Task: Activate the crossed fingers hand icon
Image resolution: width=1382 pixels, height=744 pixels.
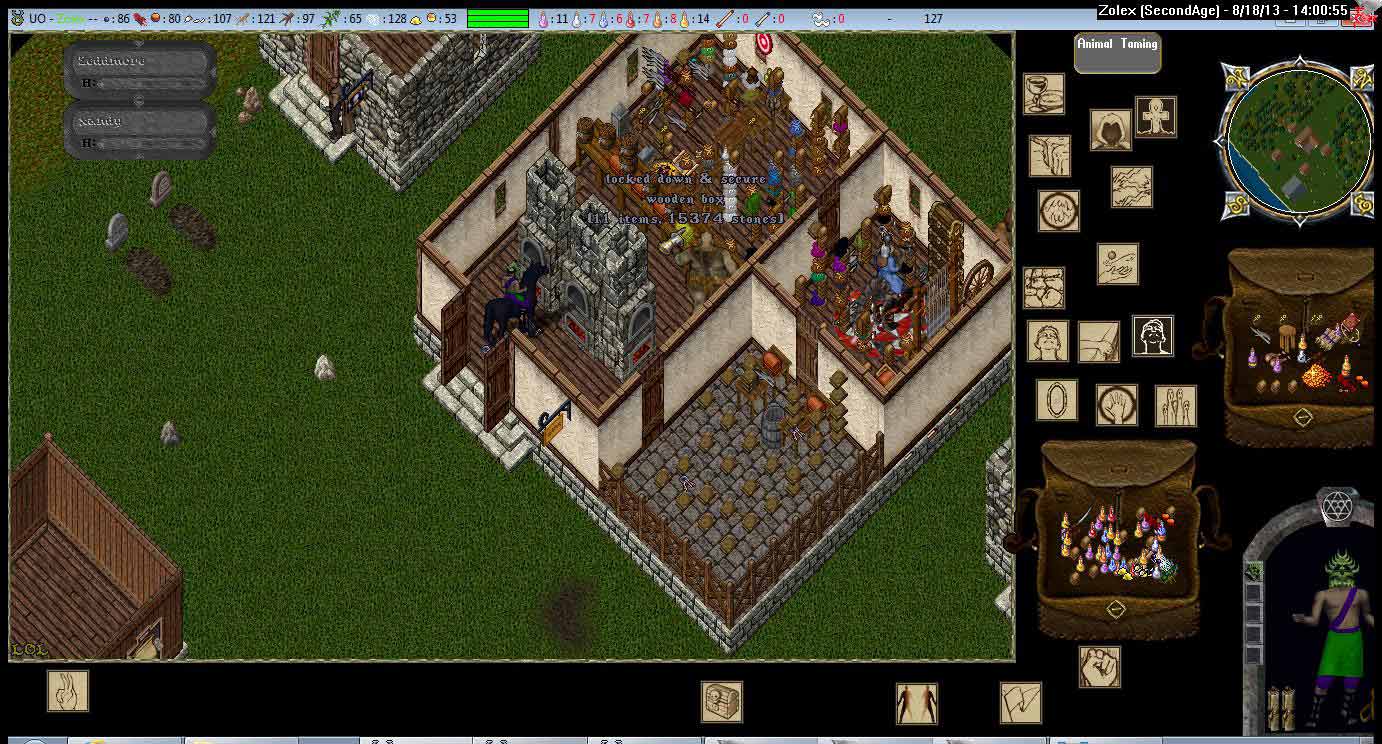Action: point(68,691)
